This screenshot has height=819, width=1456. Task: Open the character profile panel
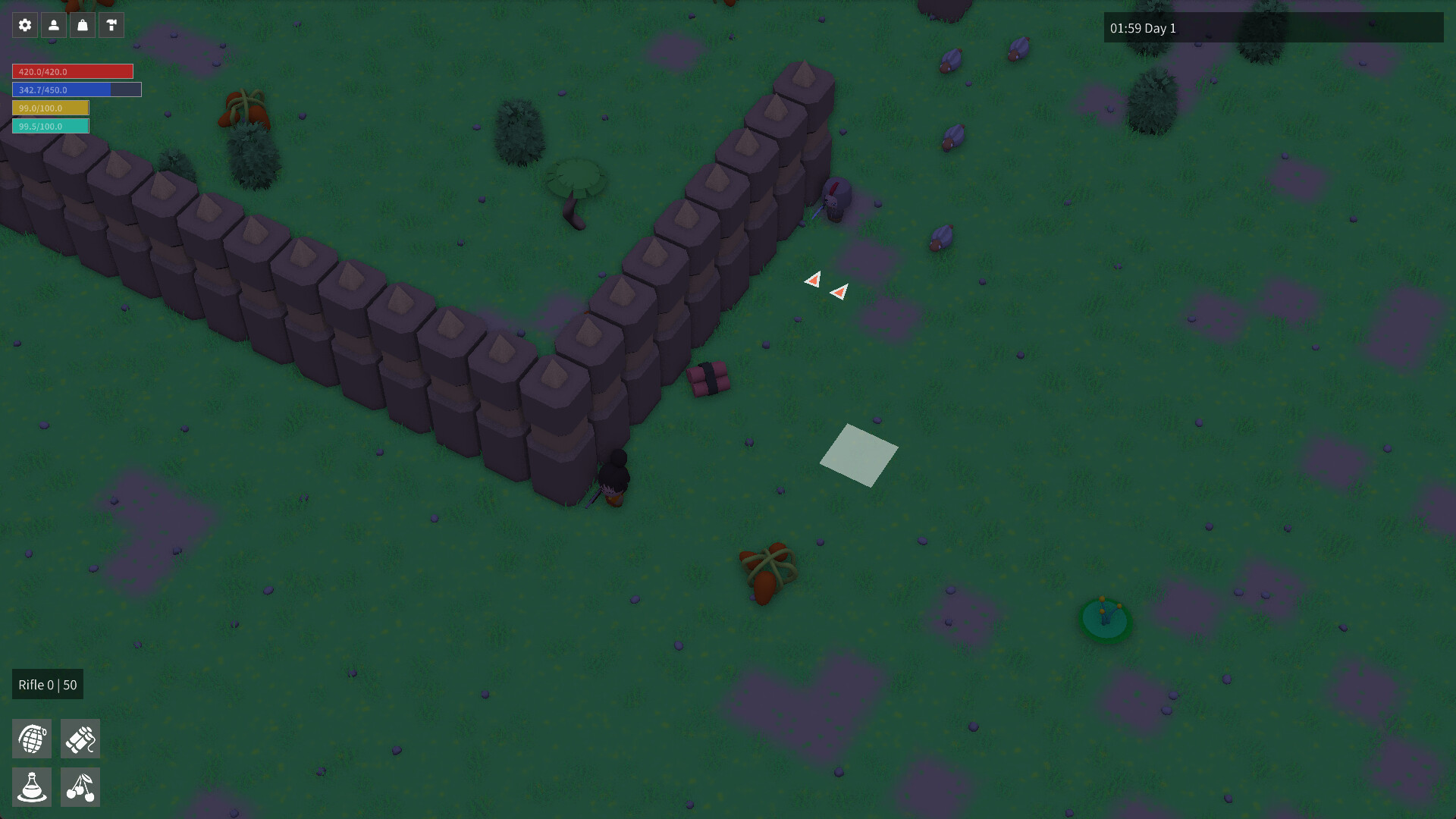click(53, 24)
